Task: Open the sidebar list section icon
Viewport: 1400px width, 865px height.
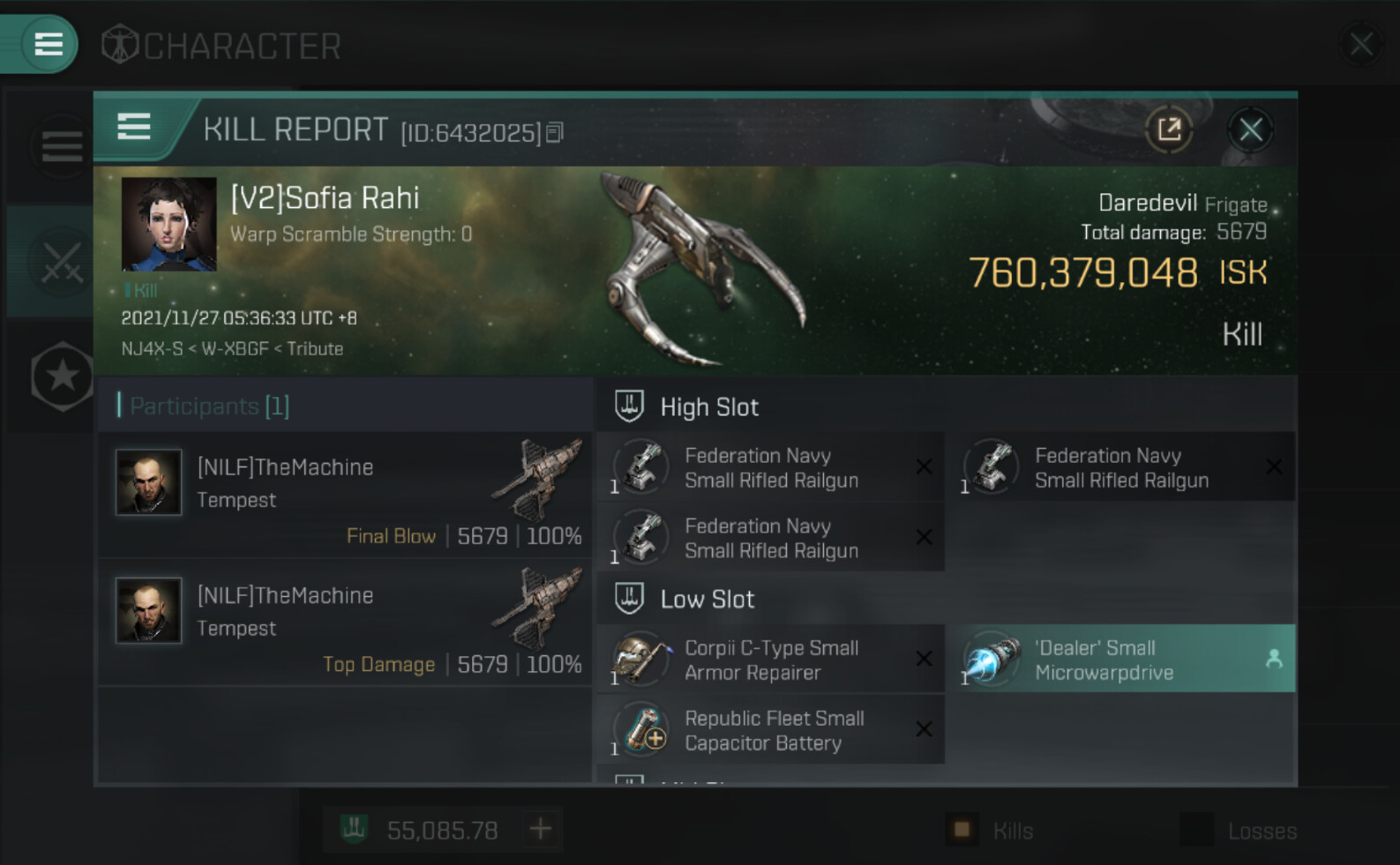Action: pos(62,146)
